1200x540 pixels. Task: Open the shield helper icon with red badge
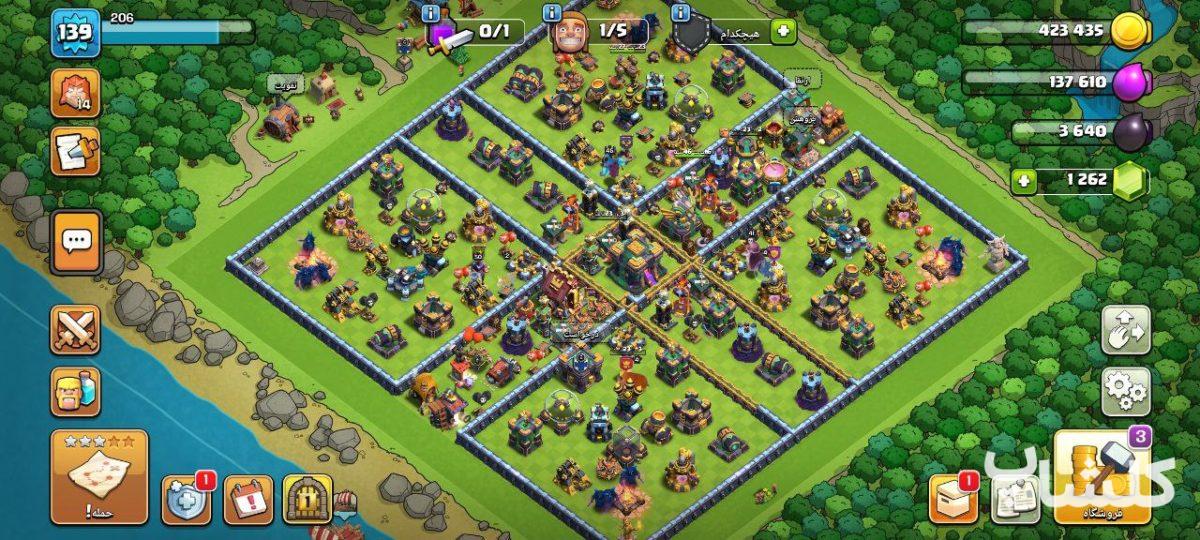coord(185,498)
